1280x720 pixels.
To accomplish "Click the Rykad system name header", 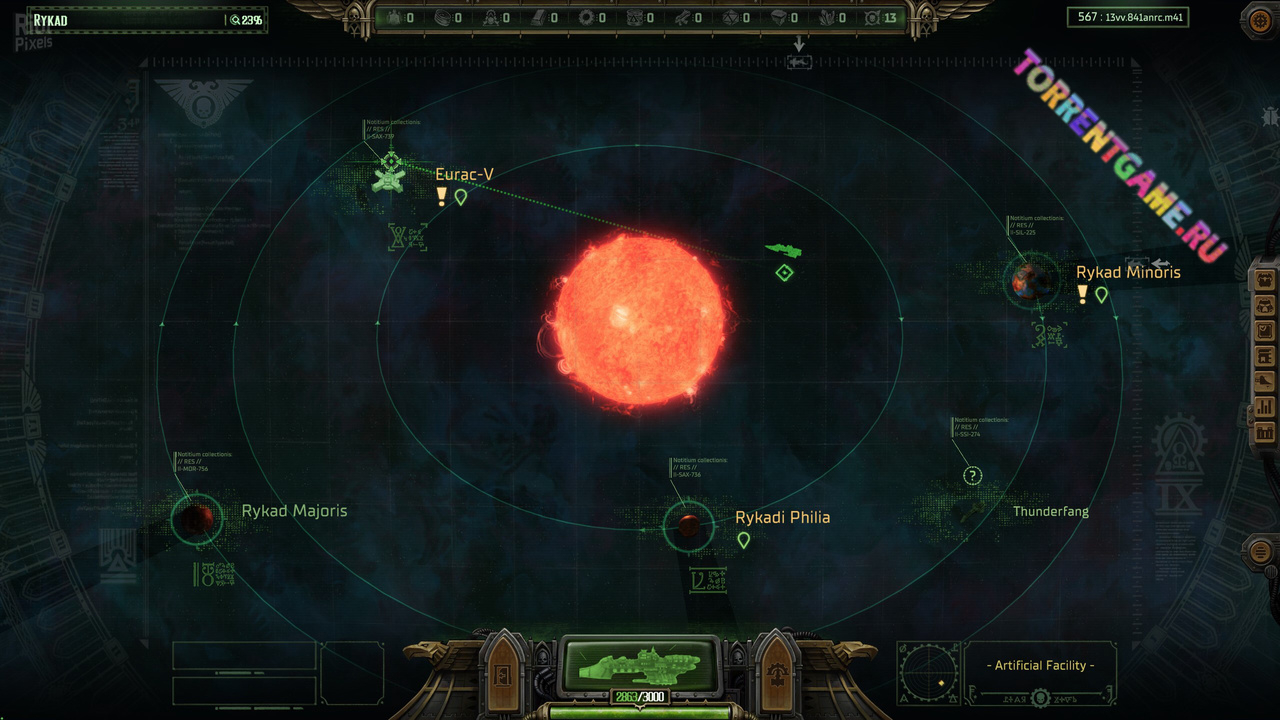I will click(50, 20).
